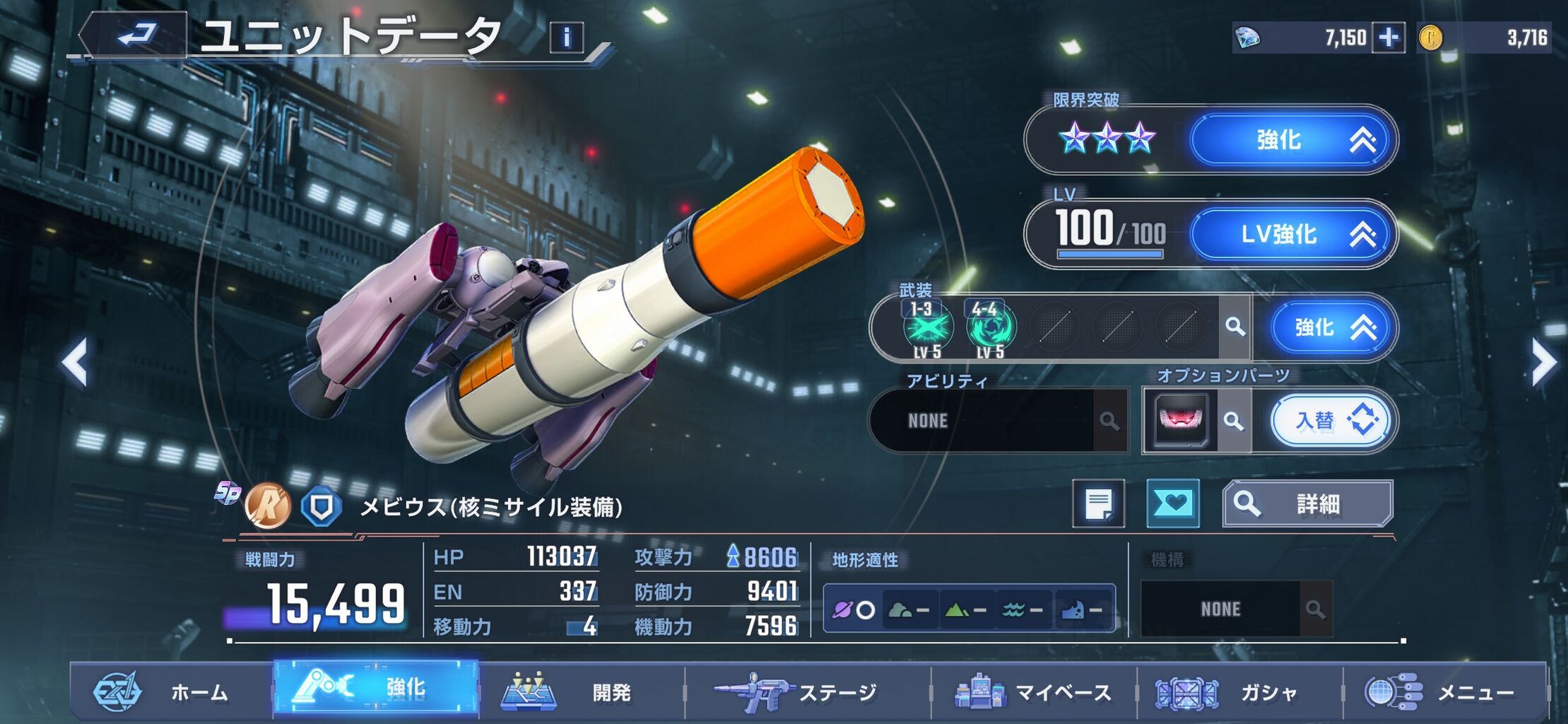Swap option parts with the 入替 button
The image size is (1568, 724).
tap(1331, 421)
